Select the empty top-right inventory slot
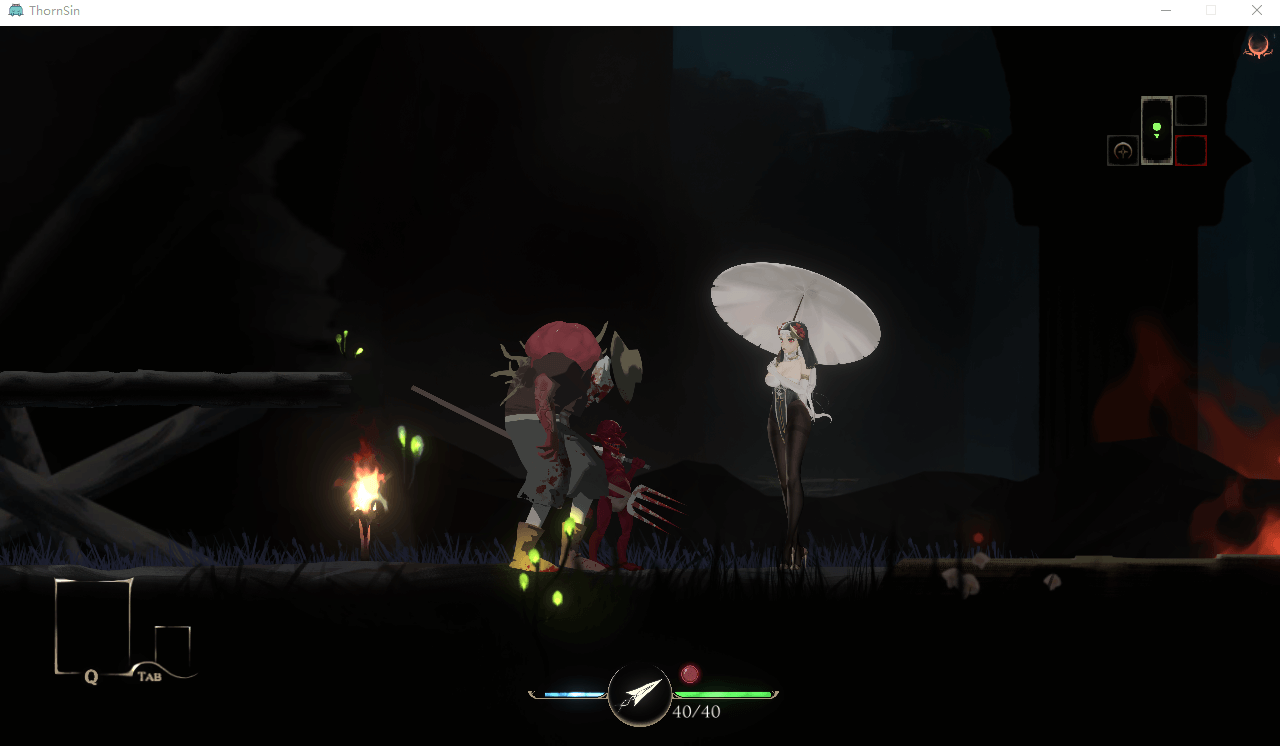Viewport: 1280px width, 746px height. click(x=1191, y=109)
